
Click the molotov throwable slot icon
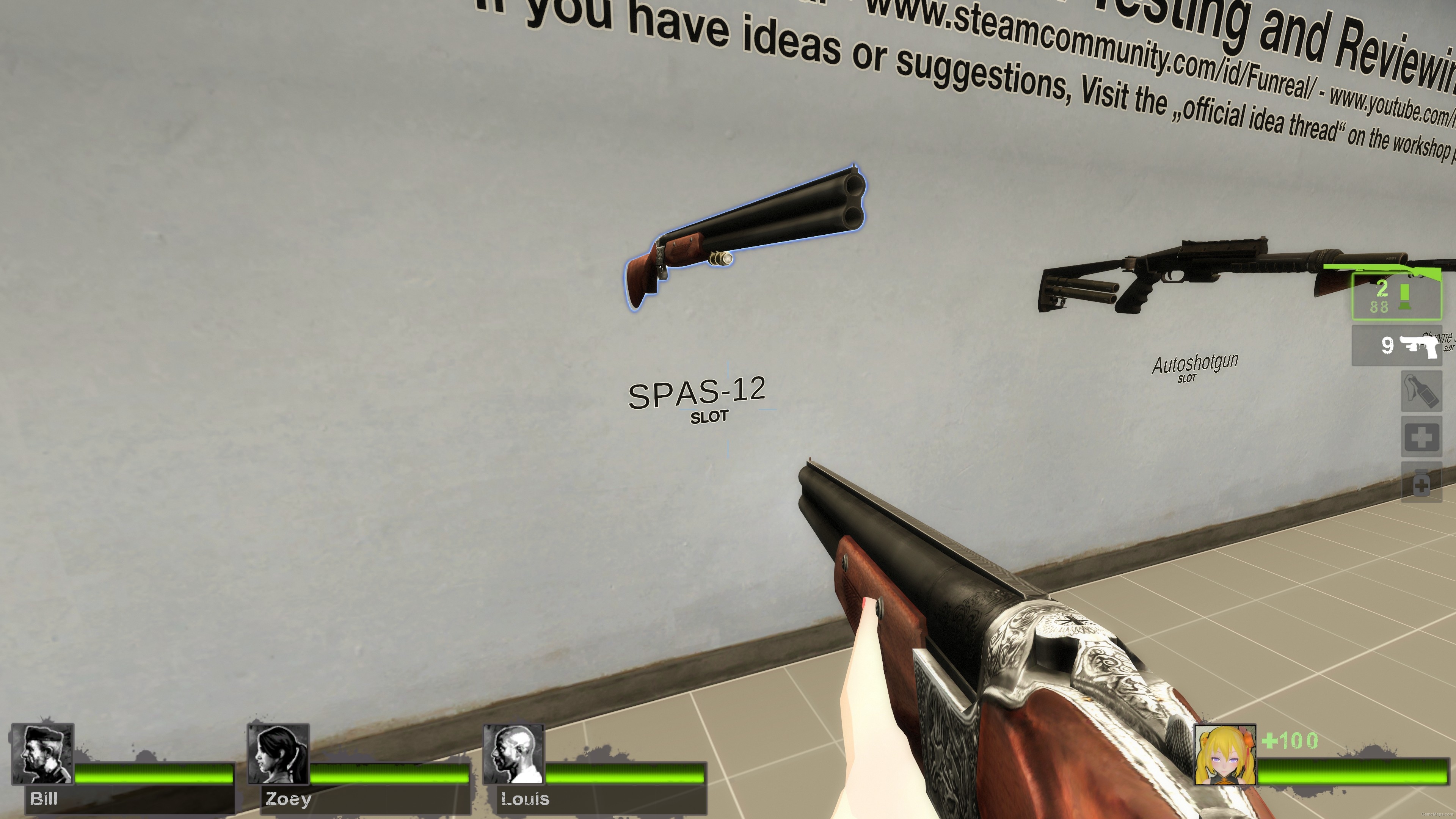coord(1421,393)
